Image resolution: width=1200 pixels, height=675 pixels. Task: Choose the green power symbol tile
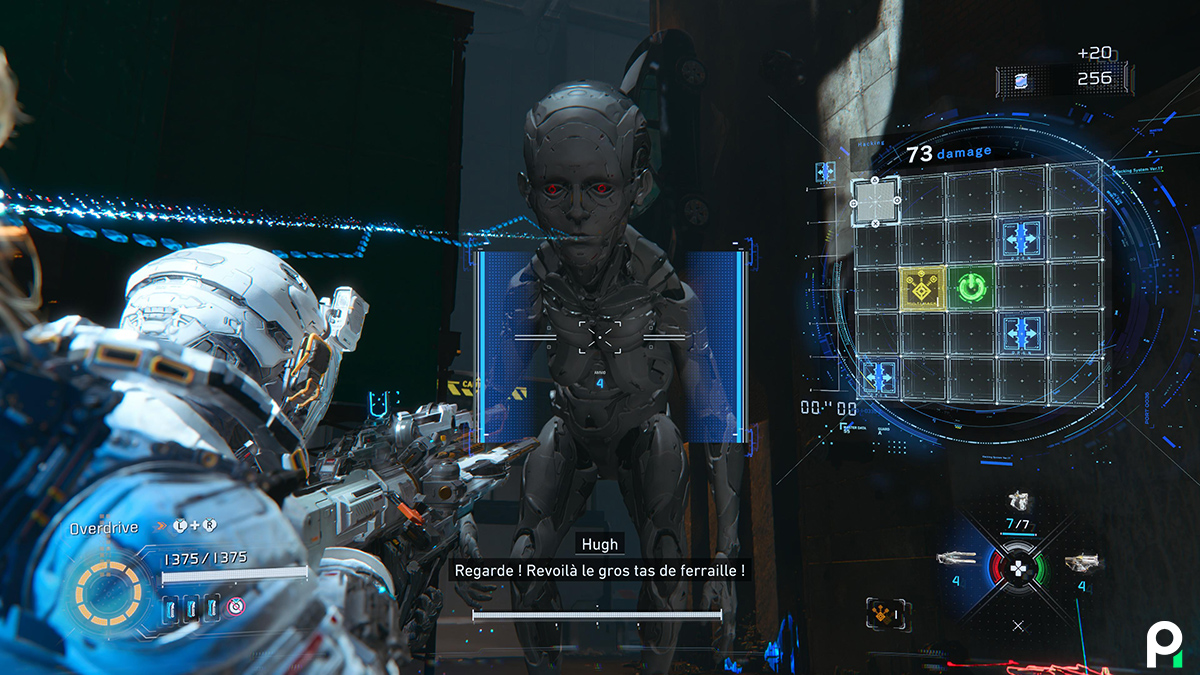970,289
